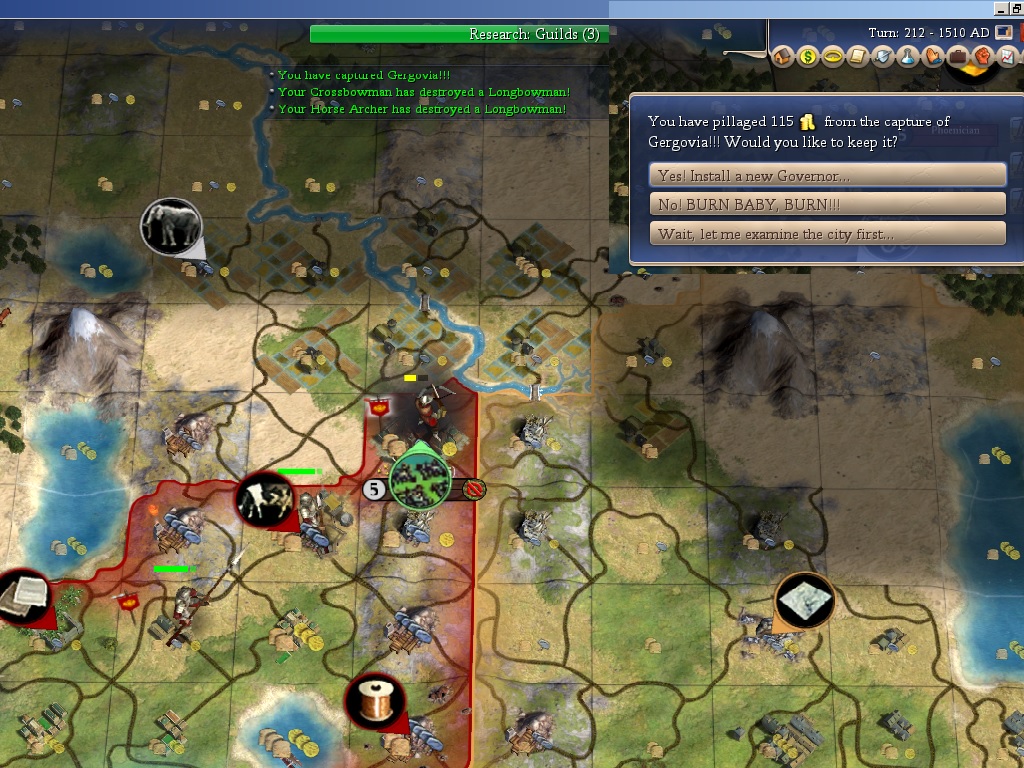Choose 'Yes! Install a new Governor...'
The image size is (1024, 768).
click(826, 176)
